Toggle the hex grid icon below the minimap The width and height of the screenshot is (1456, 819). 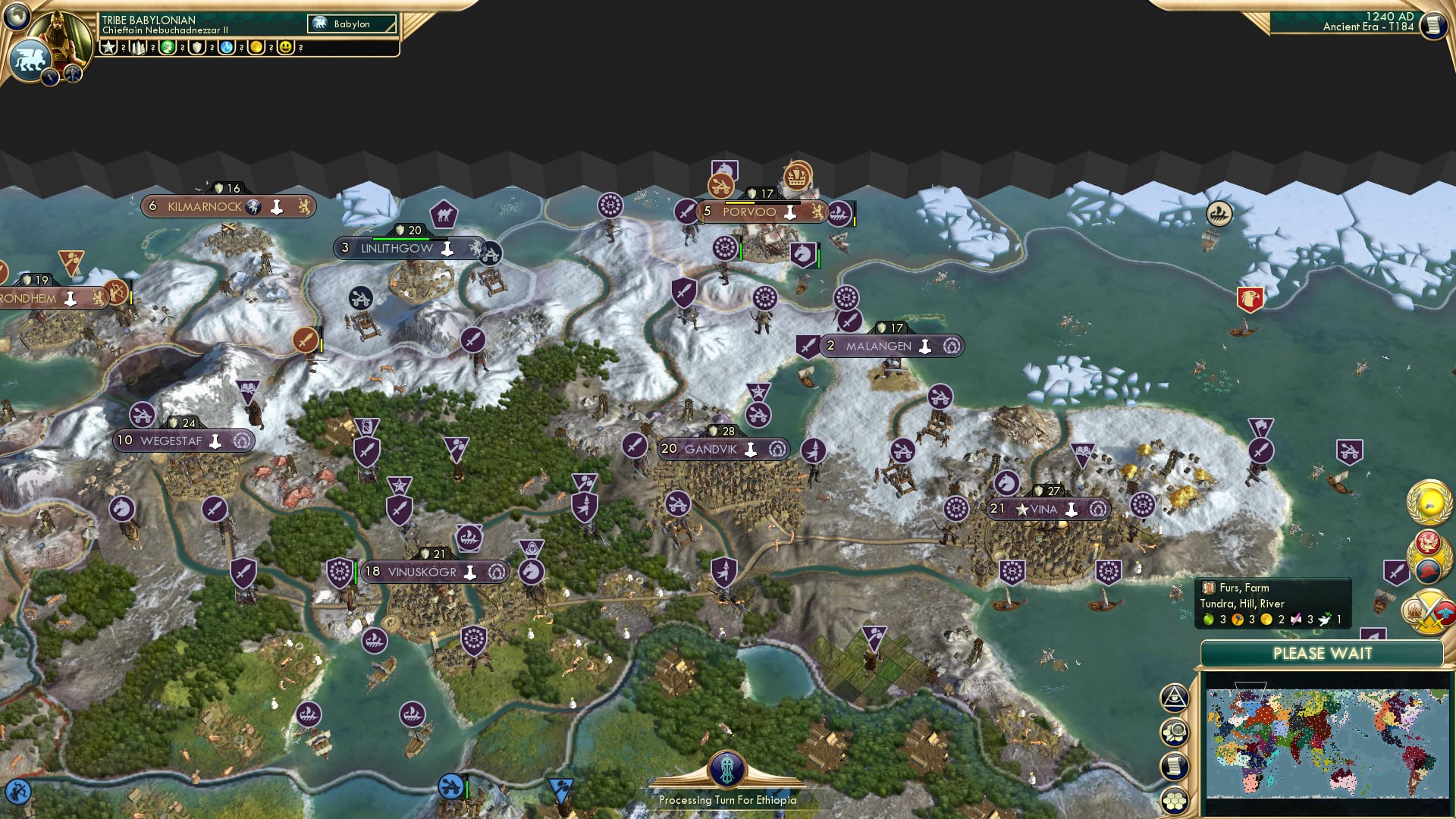[1175, 802]
